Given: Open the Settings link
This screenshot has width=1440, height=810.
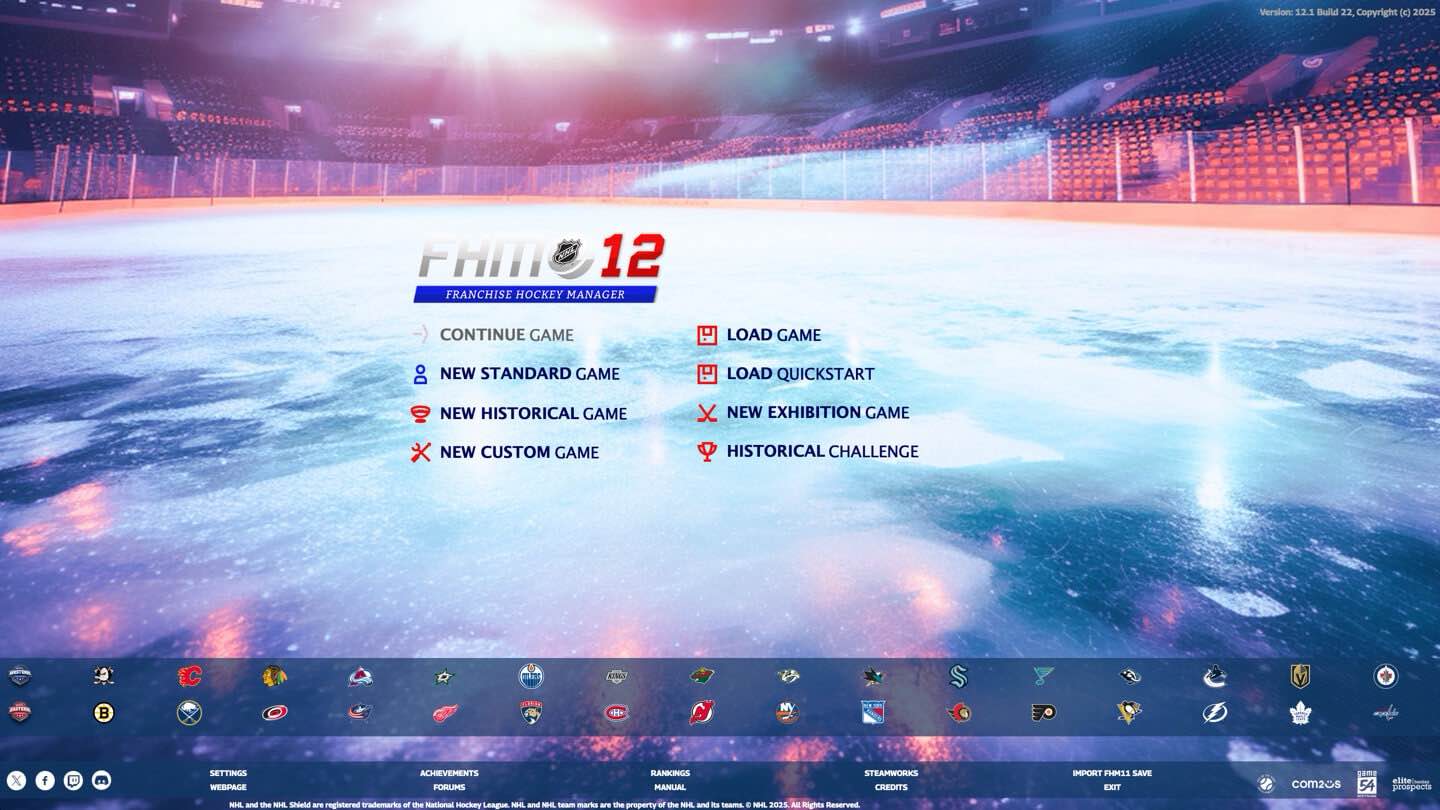Looking at the screenshot, I should (228, 772).
